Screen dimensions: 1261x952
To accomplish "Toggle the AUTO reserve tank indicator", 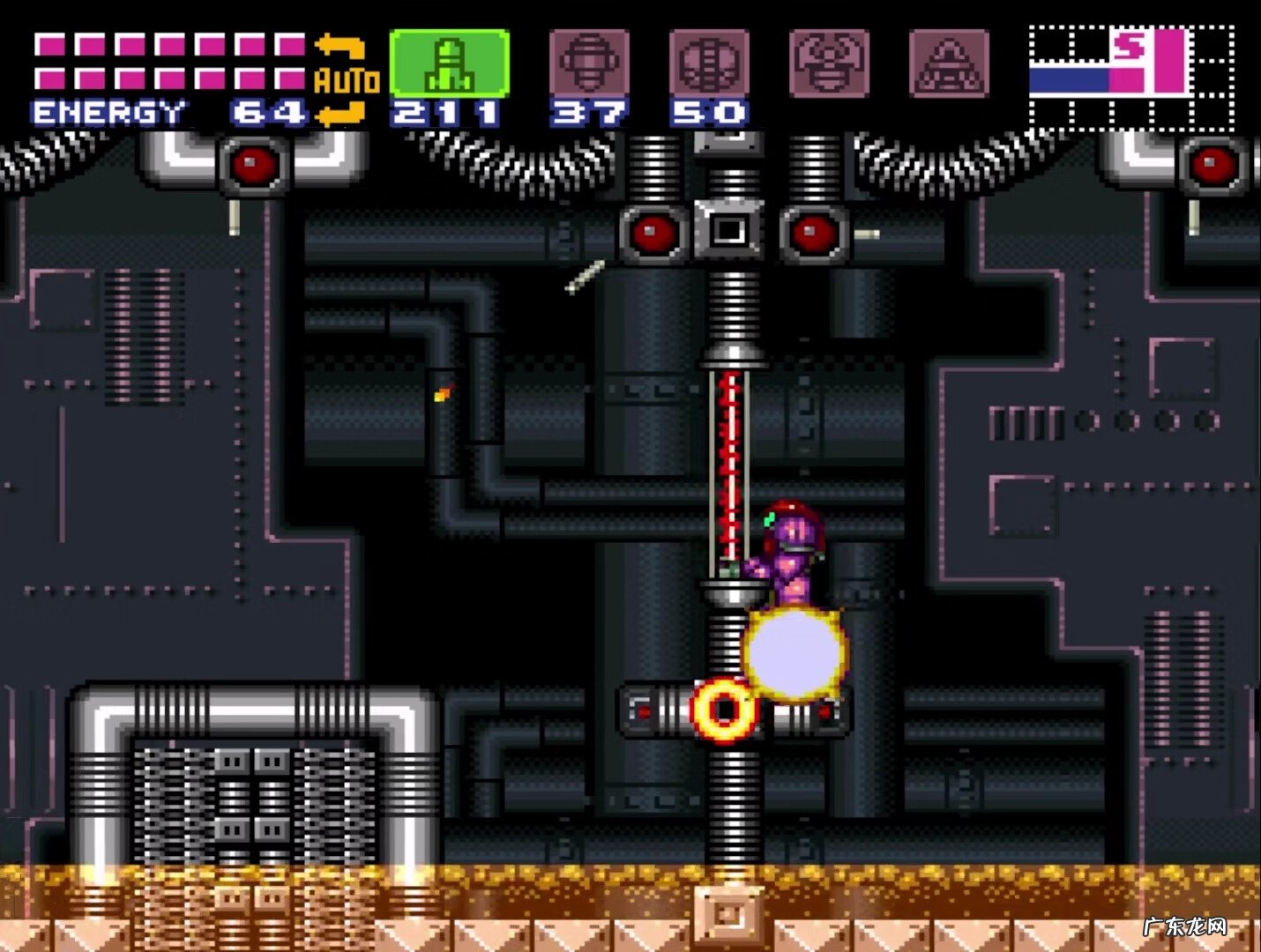I will (345, 81).
